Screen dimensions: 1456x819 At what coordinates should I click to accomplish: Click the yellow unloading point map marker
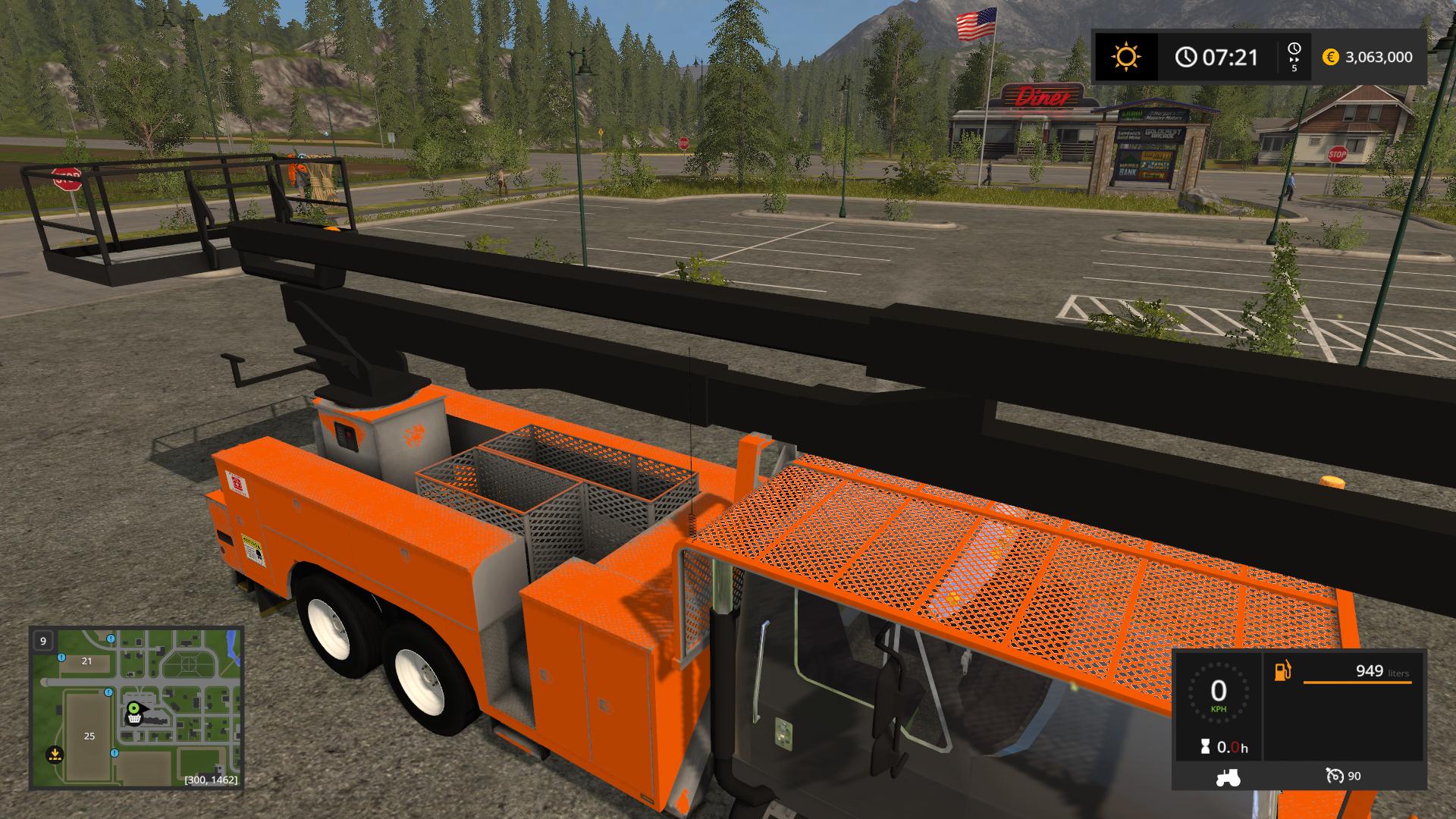pyautogui.click(x=54, y=755)
